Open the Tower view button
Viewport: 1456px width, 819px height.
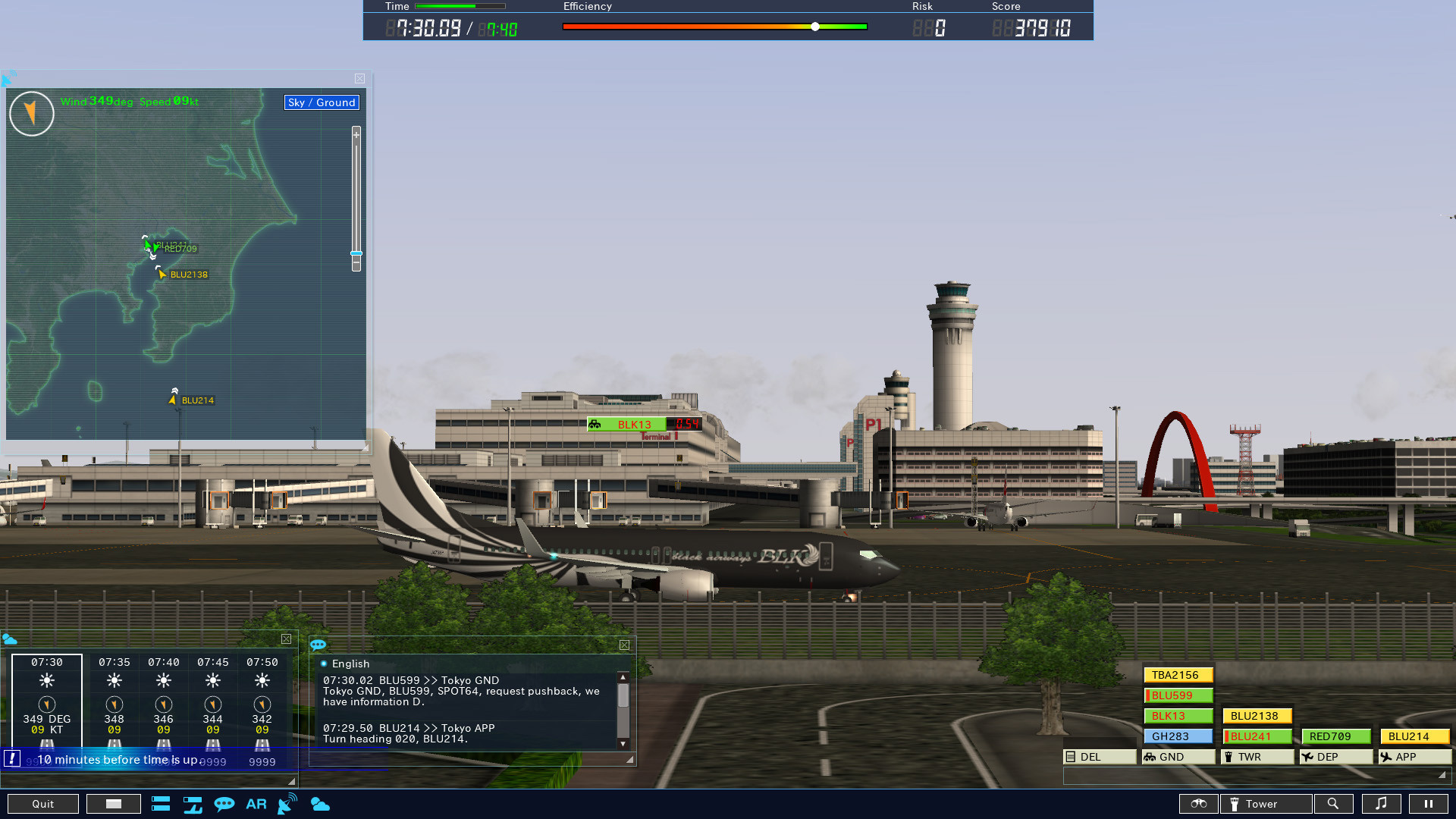tap(1265, 804)
